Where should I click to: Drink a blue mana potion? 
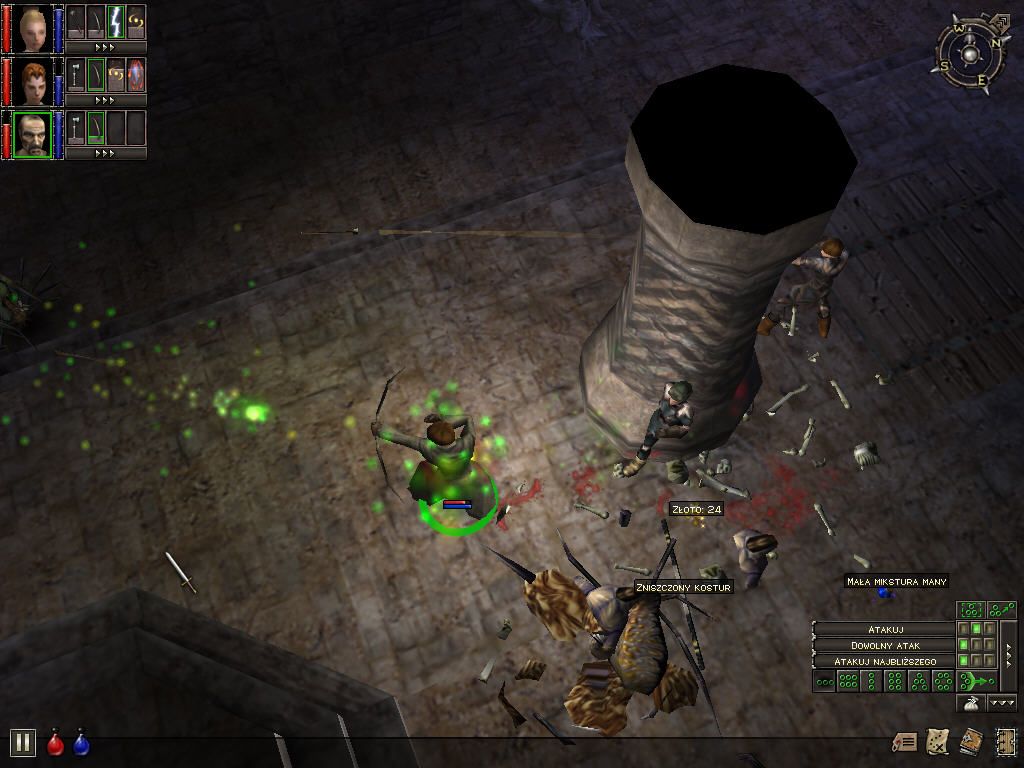pos(81,744)
